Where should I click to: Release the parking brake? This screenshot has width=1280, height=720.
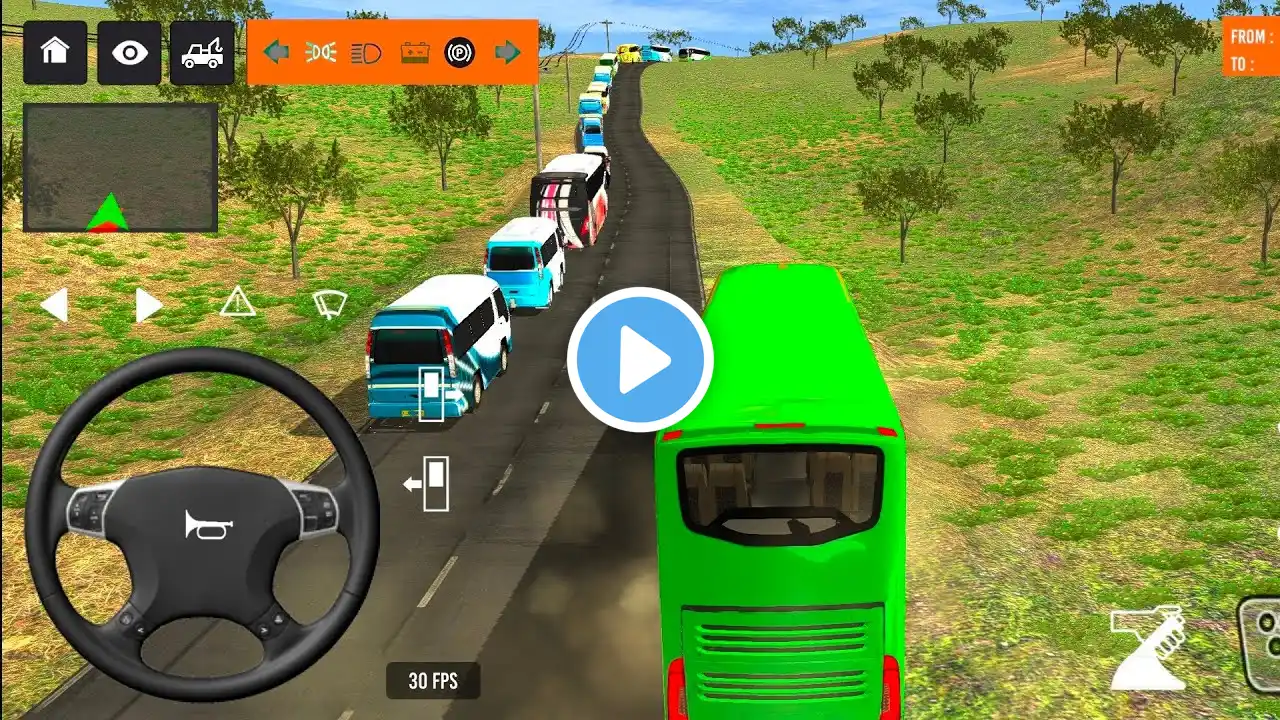pyautogui.click(x=460, y=52)
